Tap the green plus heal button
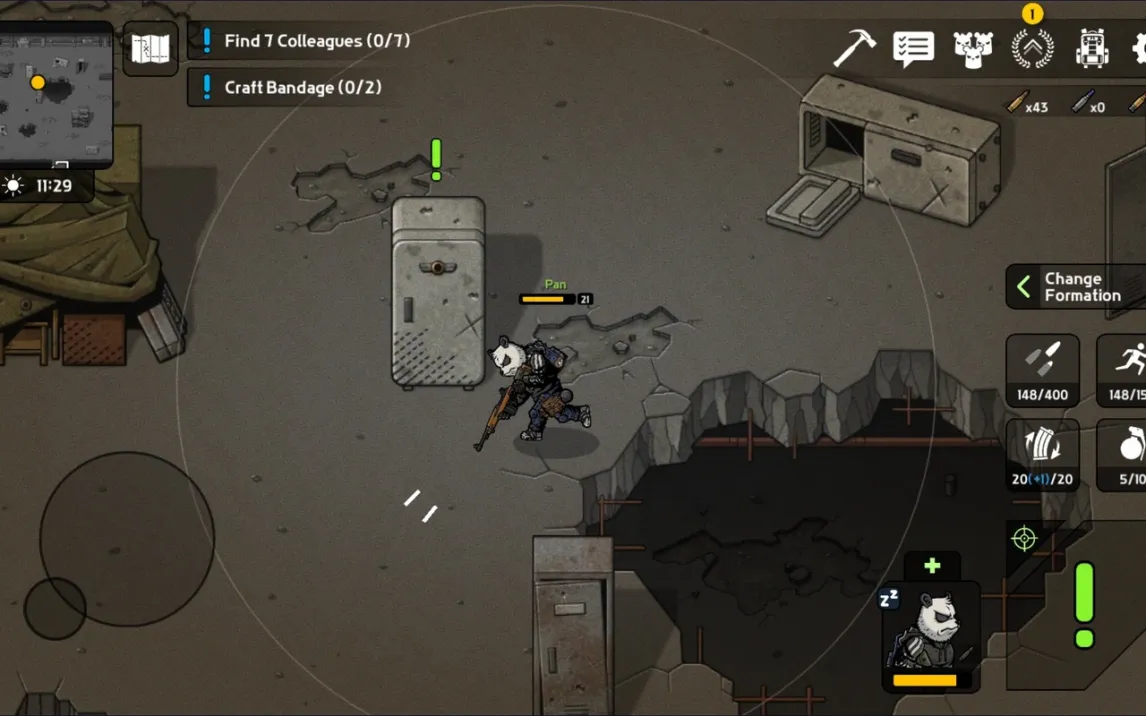Viewport: 1146px width, 716px height. [932, 566]
